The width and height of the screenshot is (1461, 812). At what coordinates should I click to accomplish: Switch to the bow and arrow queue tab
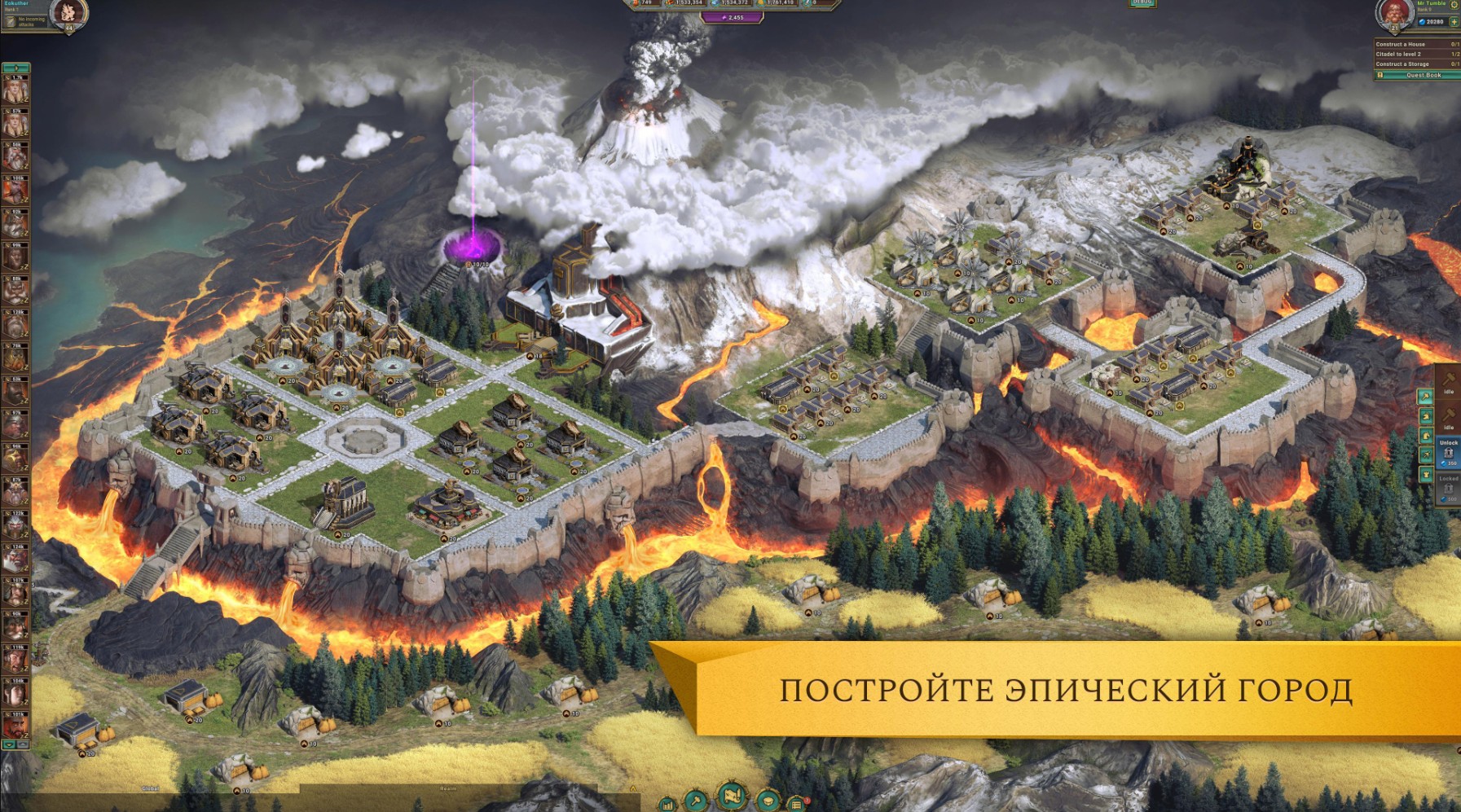[x=1426, y=454]
